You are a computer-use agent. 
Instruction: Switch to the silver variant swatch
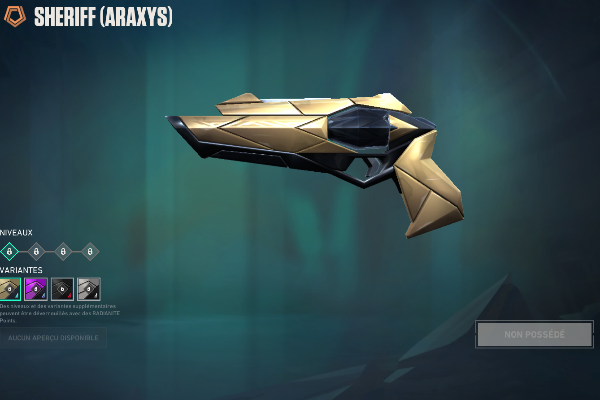click(89, 289)
